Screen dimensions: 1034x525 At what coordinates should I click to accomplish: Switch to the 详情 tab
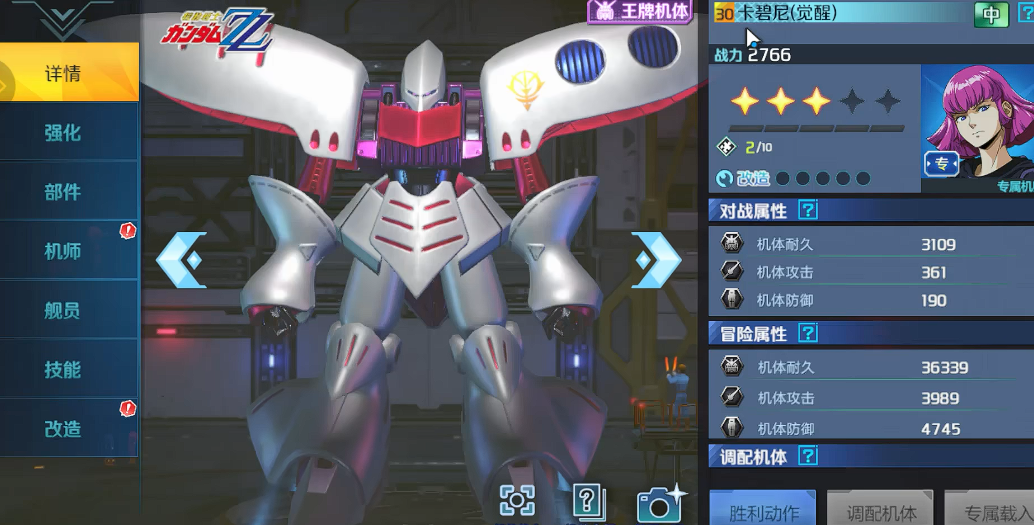coord(64,73)
